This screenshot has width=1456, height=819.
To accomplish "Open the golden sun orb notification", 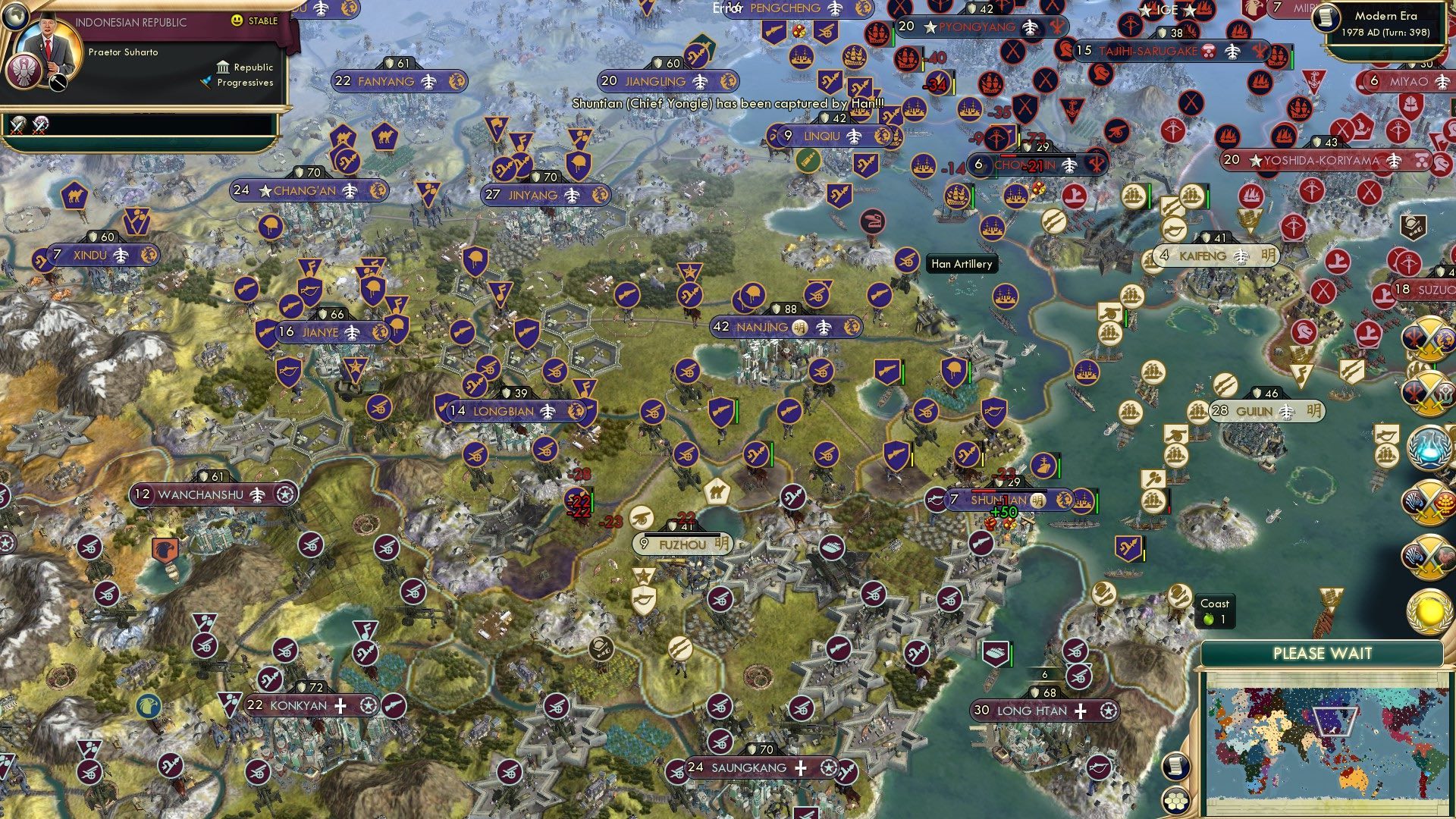I will (1429, 613).
